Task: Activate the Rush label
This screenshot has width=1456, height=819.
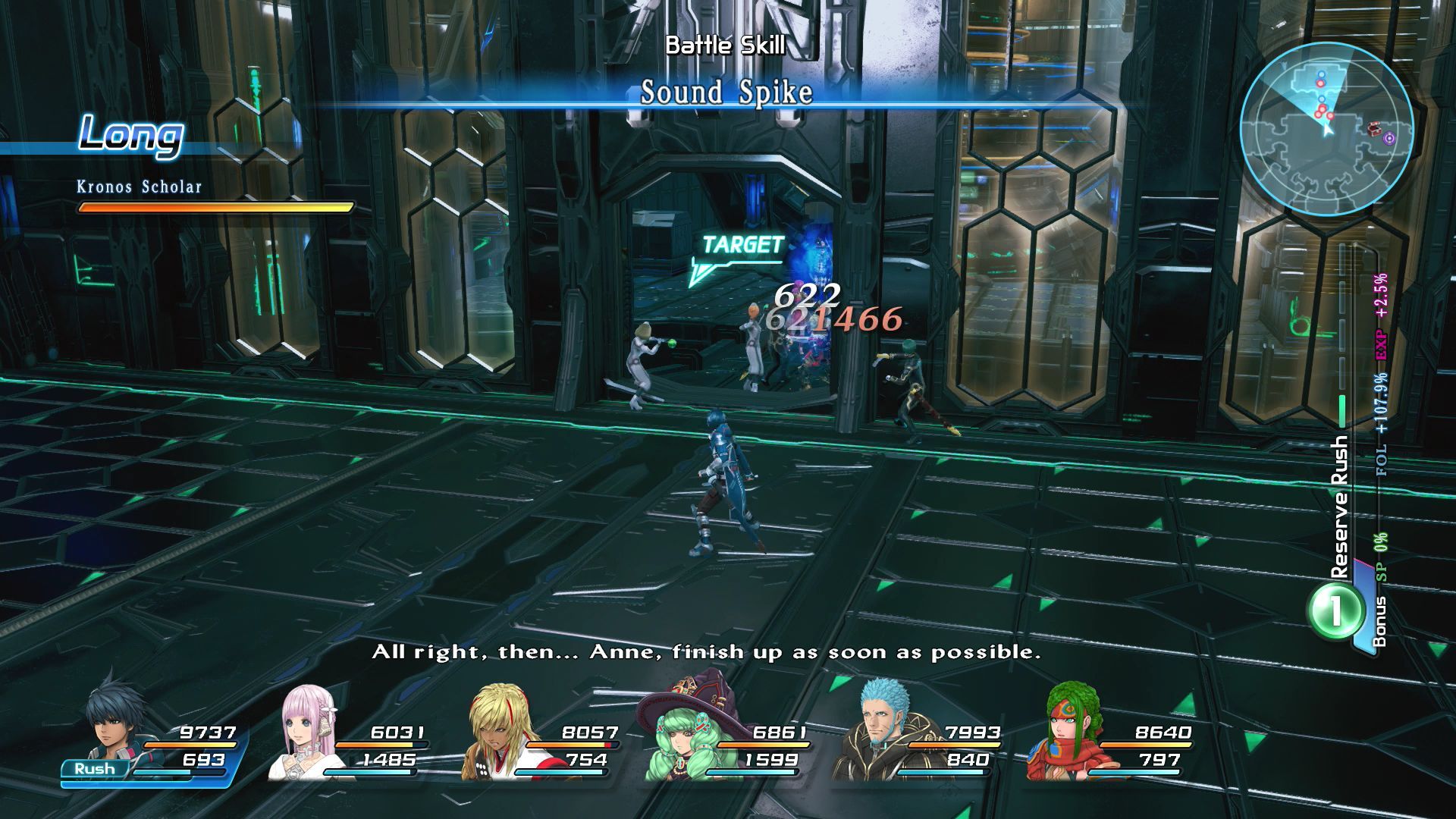Action: [x=95, y=768]
